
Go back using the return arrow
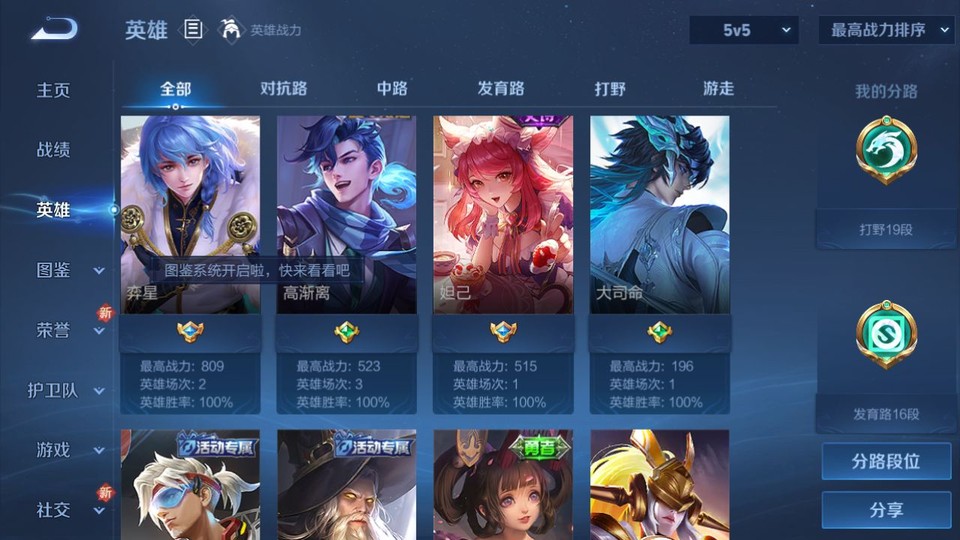pyautogui.click(x=54, y=30)
